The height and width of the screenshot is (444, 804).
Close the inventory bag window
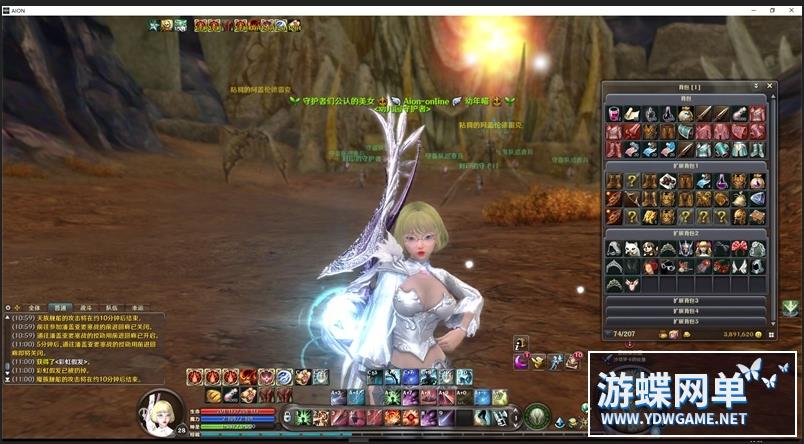tap(769, 86)
